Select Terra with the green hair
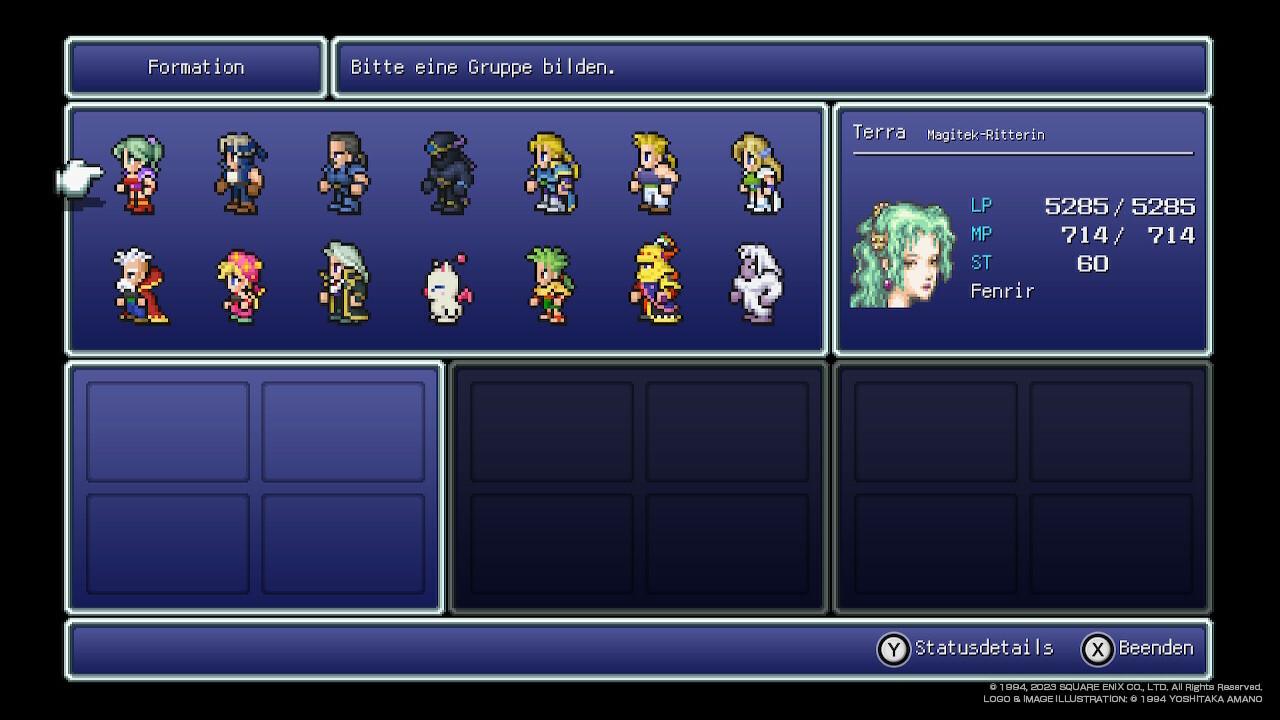Image resolution: width=1280 pixels, height=720 pixels. [x=139, y=175]
